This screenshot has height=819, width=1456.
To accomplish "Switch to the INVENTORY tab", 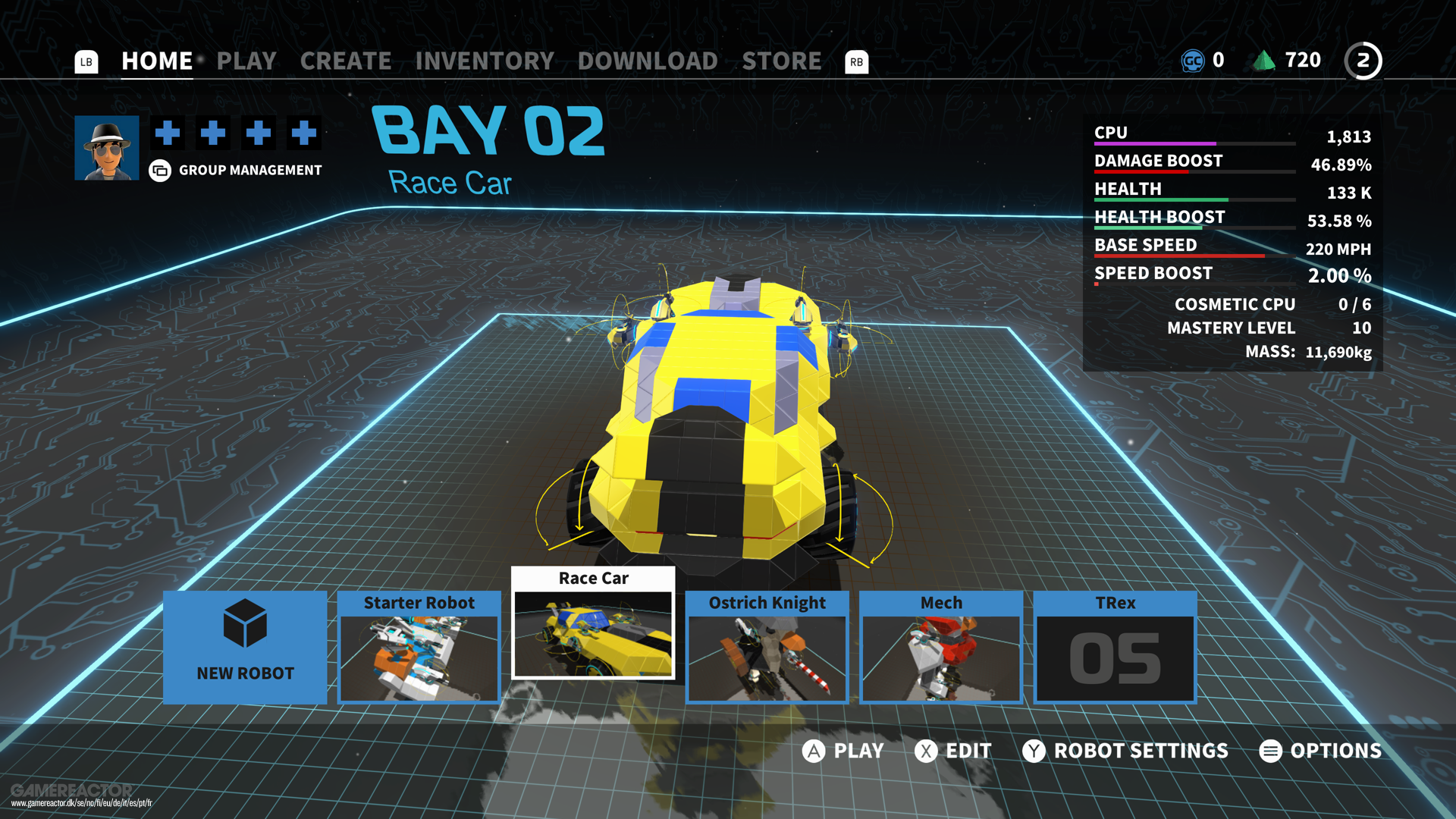I will click(x=484, y=61).
